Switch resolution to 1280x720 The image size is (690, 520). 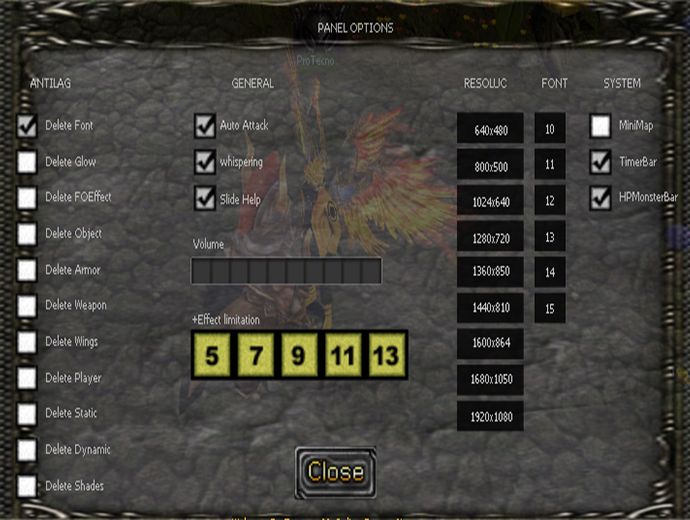(x=490, y=238)
